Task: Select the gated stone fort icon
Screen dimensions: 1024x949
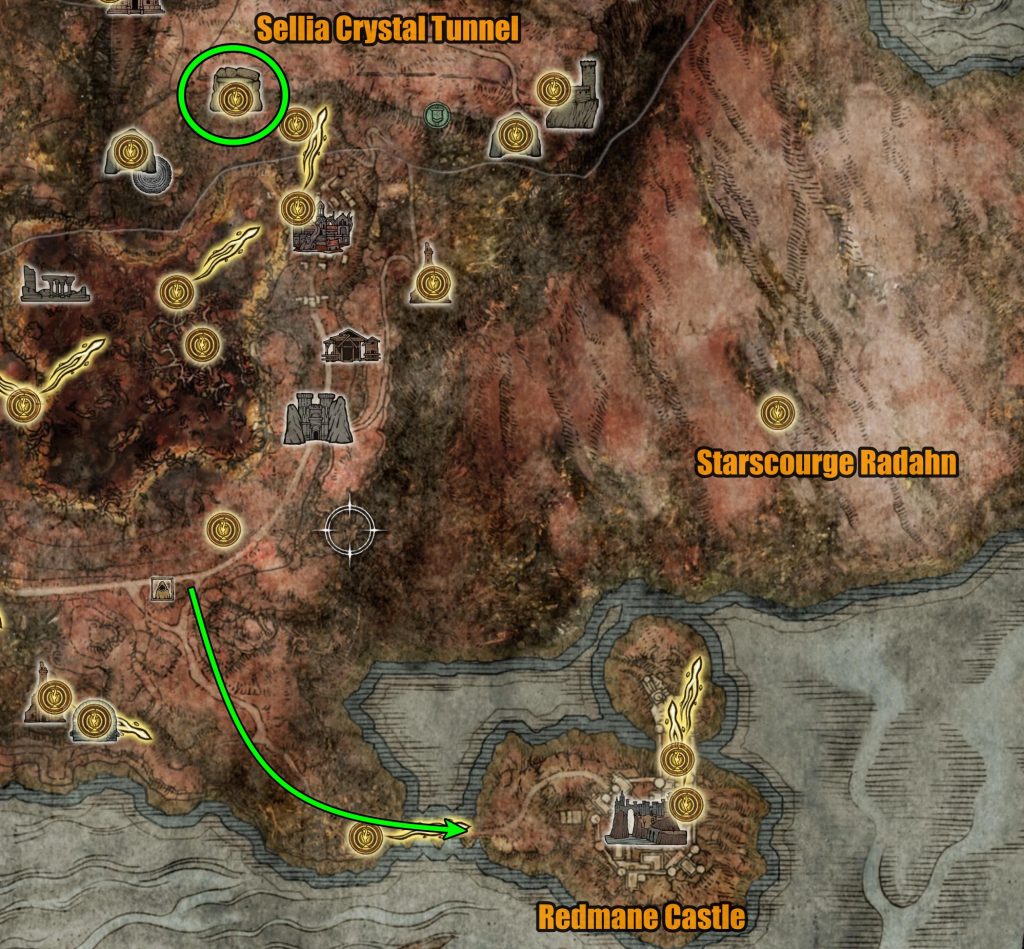Action: click(317, 418)
